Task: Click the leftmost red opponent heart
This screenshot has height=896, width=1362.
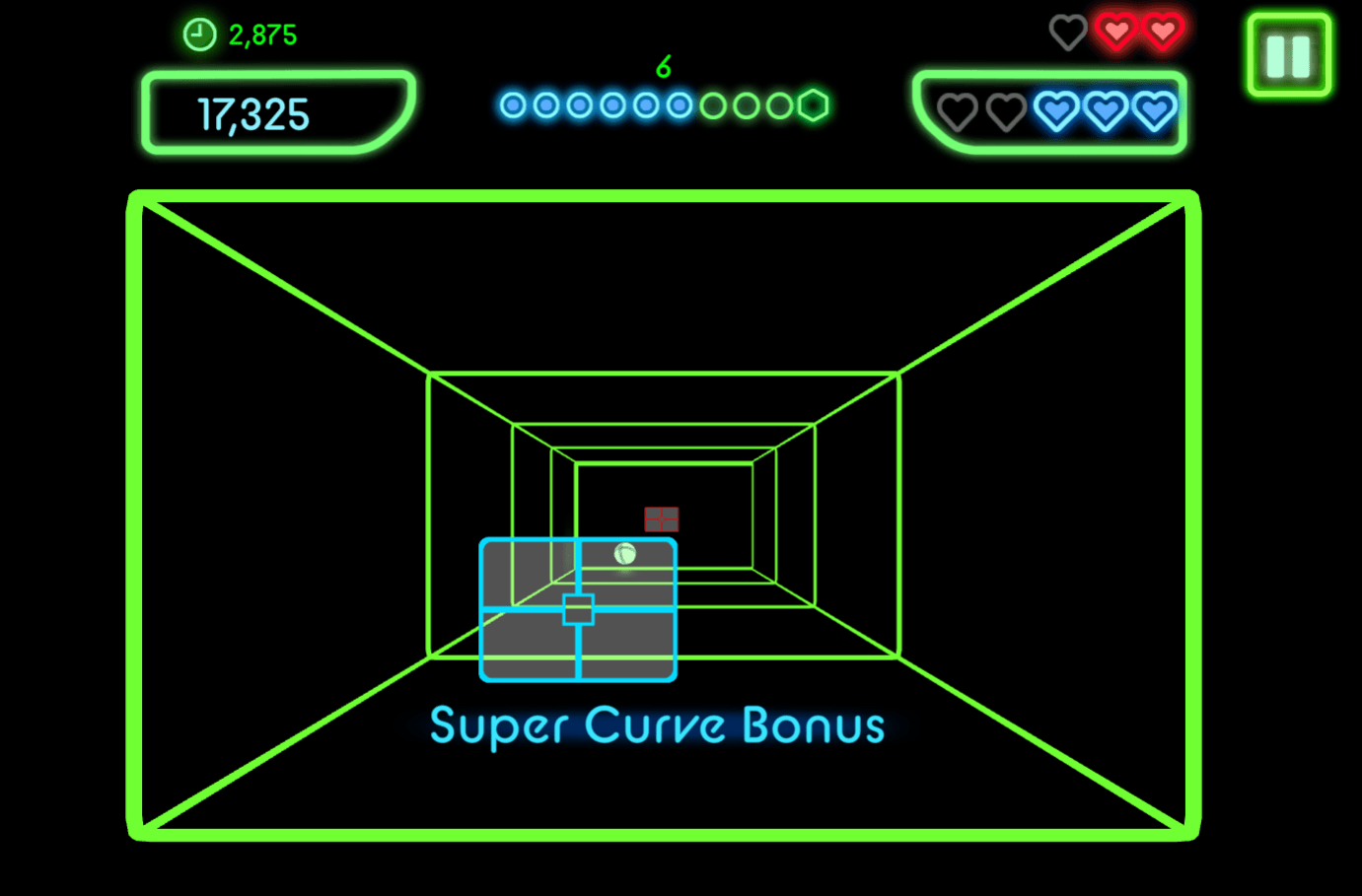Action: 1115,31
